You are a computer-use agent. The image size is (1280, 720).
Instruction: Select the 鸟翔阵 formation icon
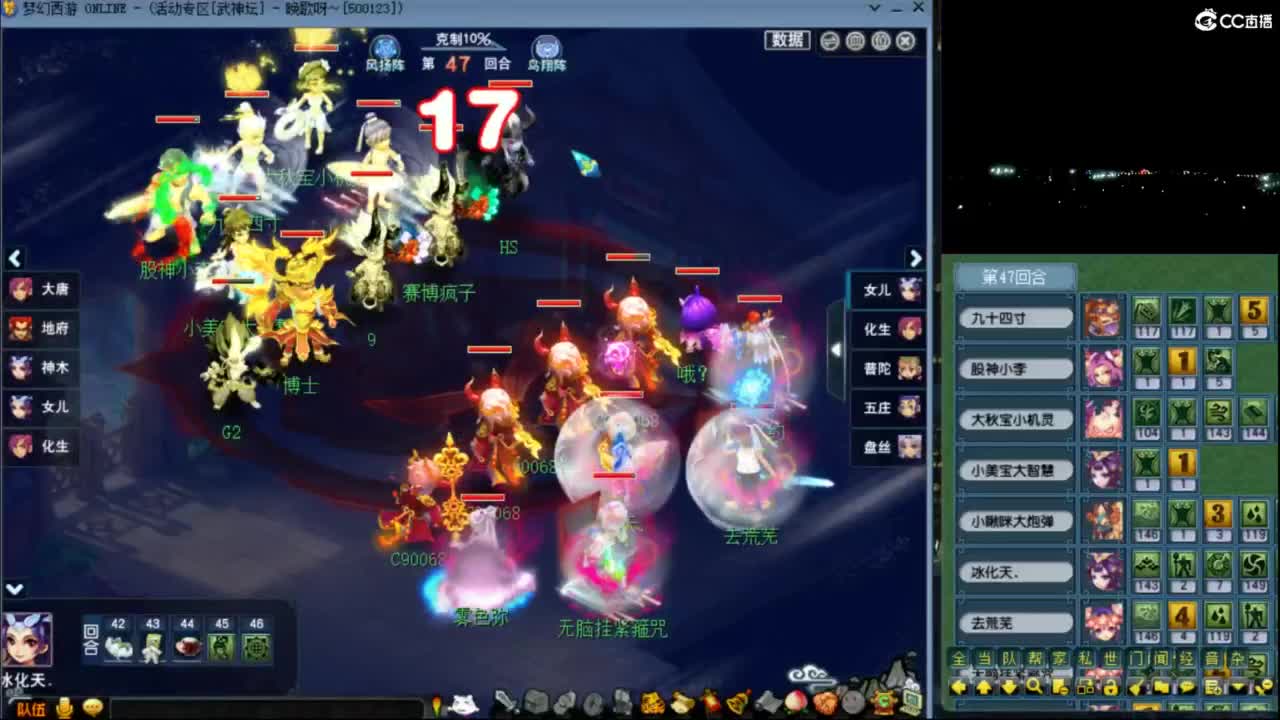pyautogui.click(x=548, y=46)
